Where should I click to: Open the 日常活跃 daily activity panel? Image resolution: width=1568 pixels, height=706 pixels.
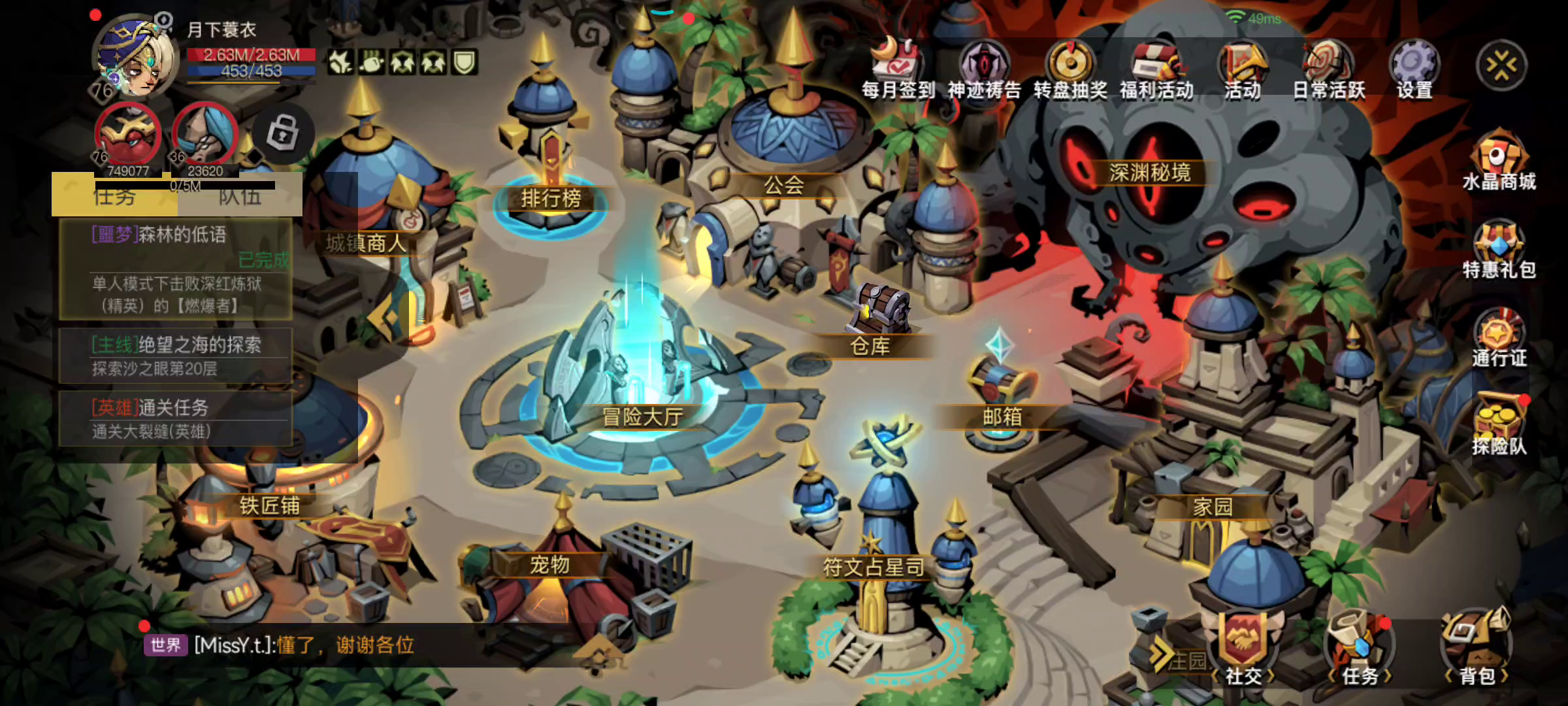tap(1329, 67)
